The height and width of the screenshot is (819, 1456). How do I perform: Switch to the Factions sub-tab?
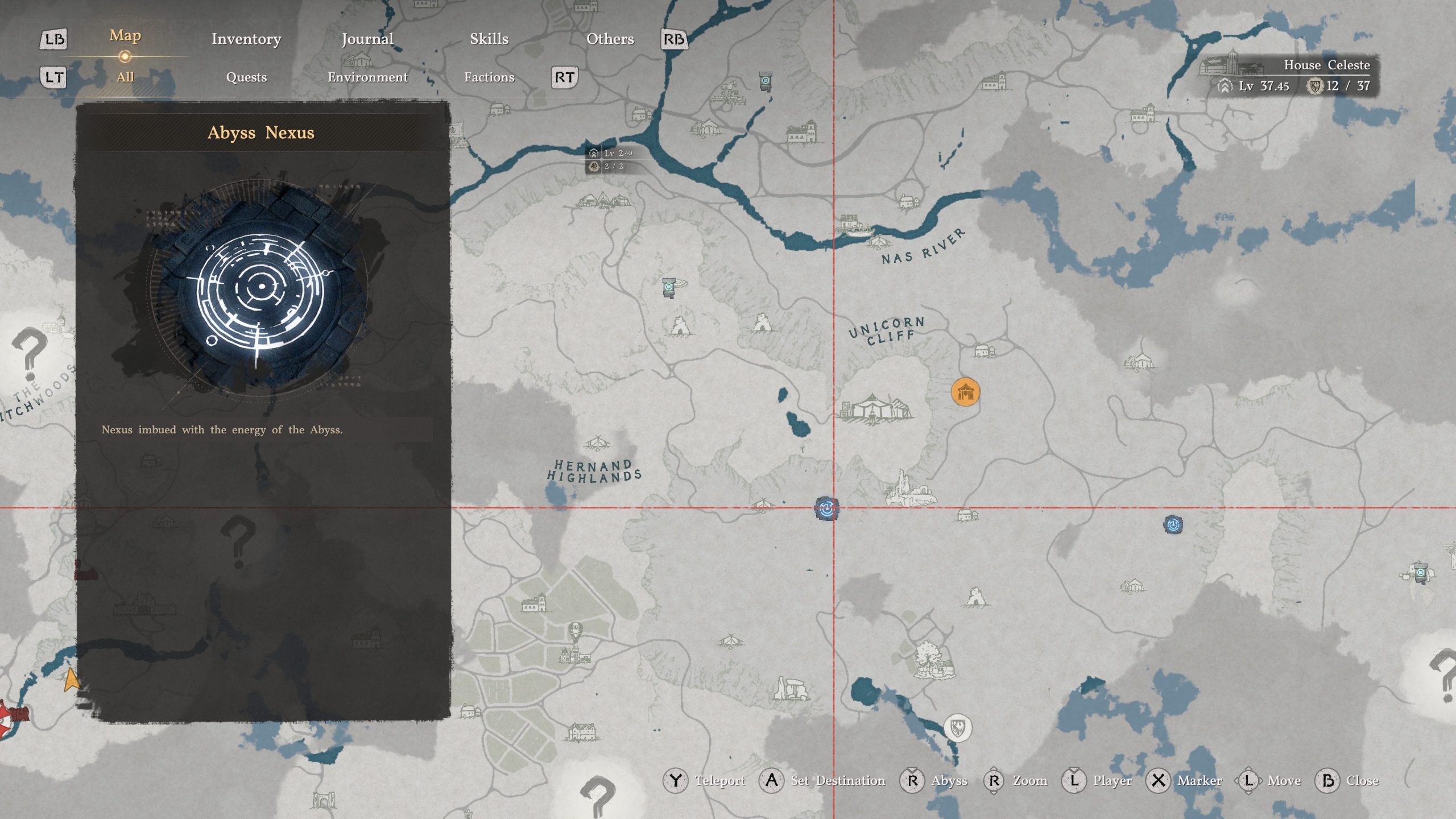coord(490,77)
